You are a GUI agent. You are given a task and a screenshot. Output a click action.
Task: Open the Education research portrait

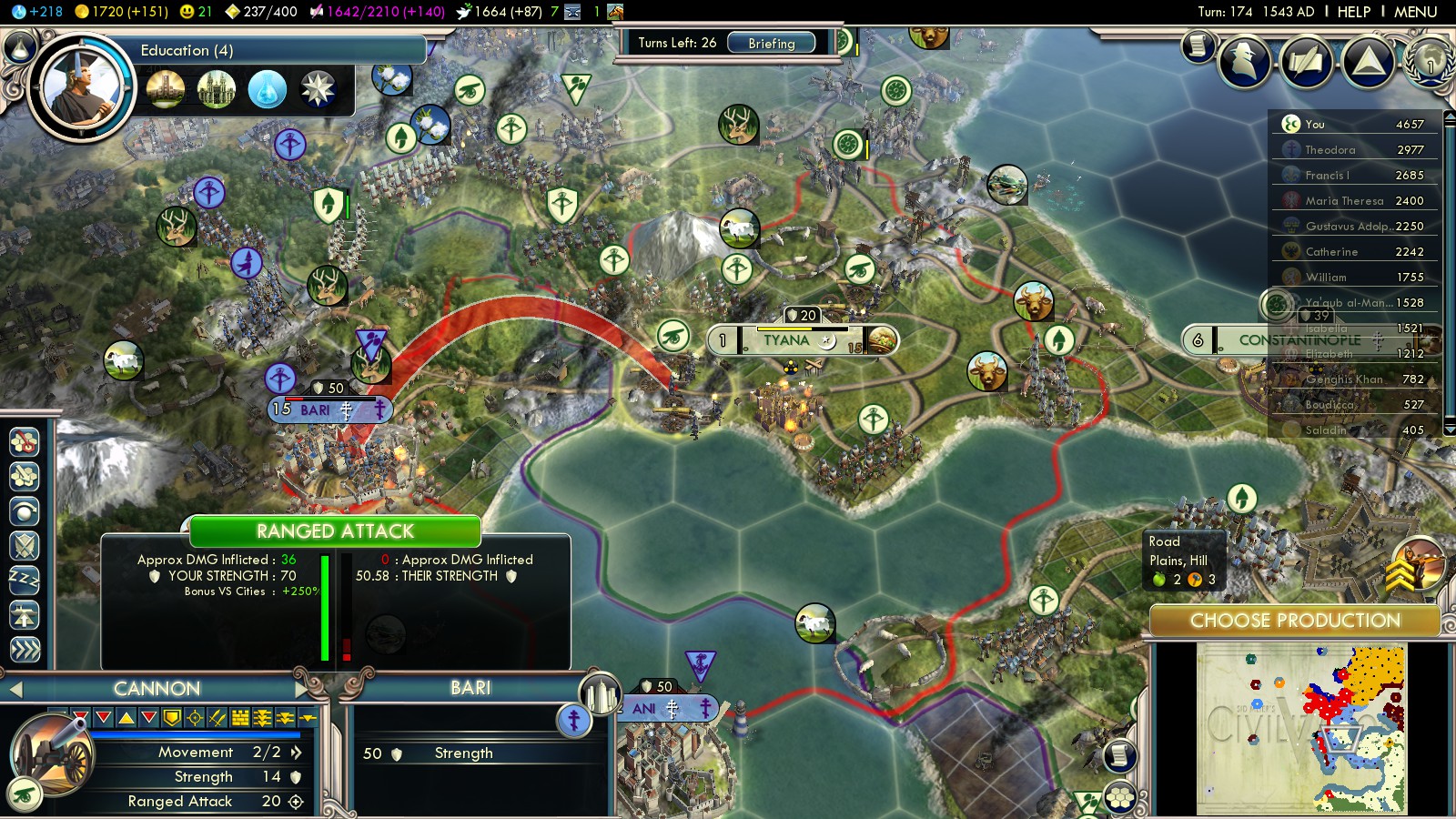tap(81, 88)
